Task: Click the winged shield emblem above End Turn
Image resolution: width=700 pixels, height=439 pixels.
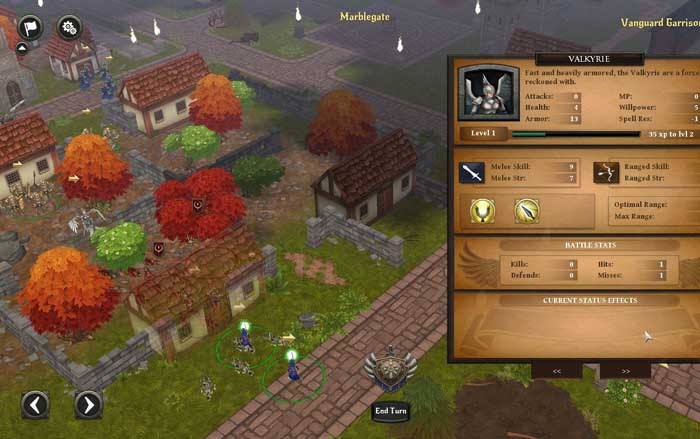Action: pyautogui.click(x=389, y=370)
